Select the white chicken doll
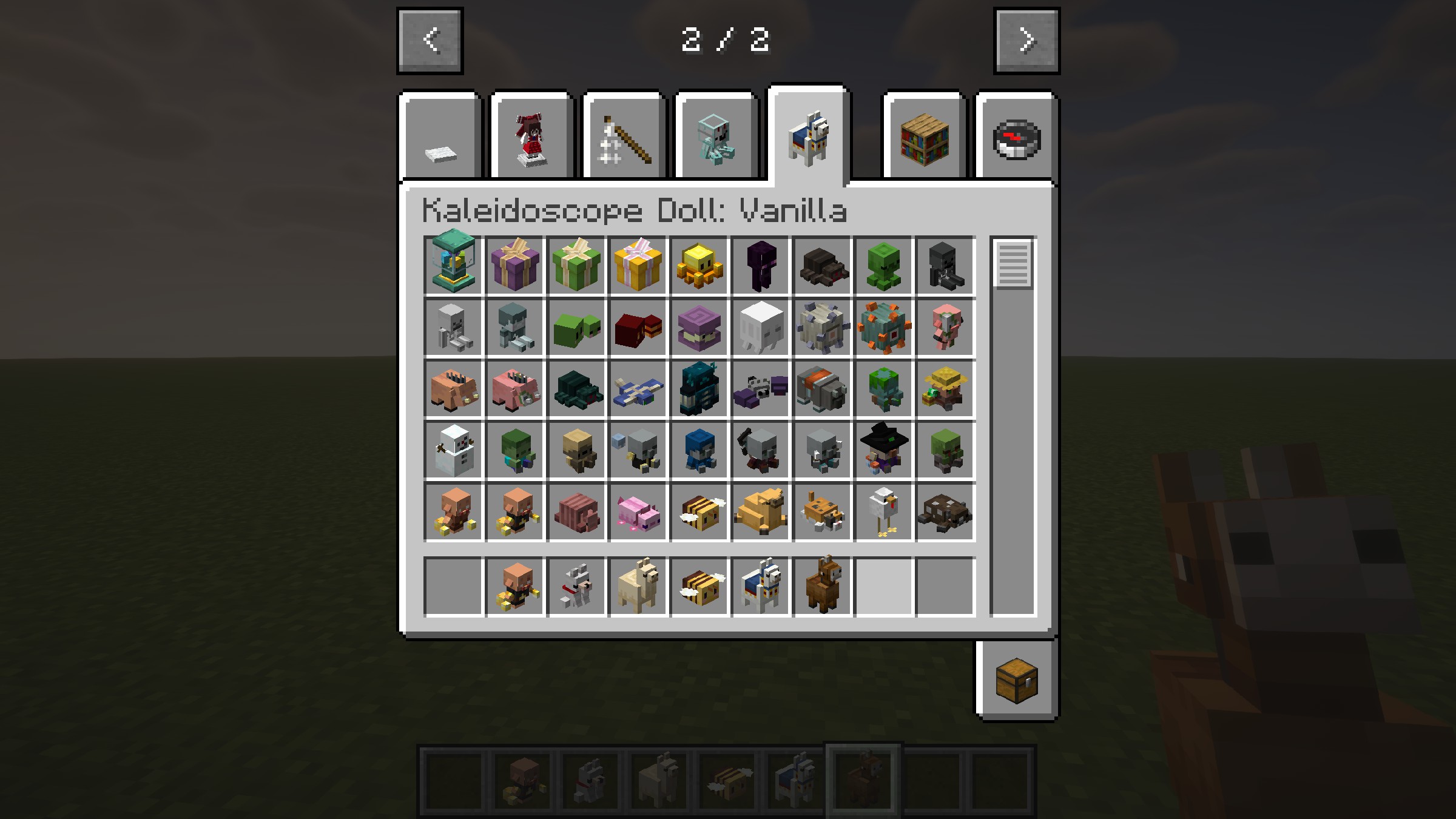1456x819 pixels. (884, 513)
